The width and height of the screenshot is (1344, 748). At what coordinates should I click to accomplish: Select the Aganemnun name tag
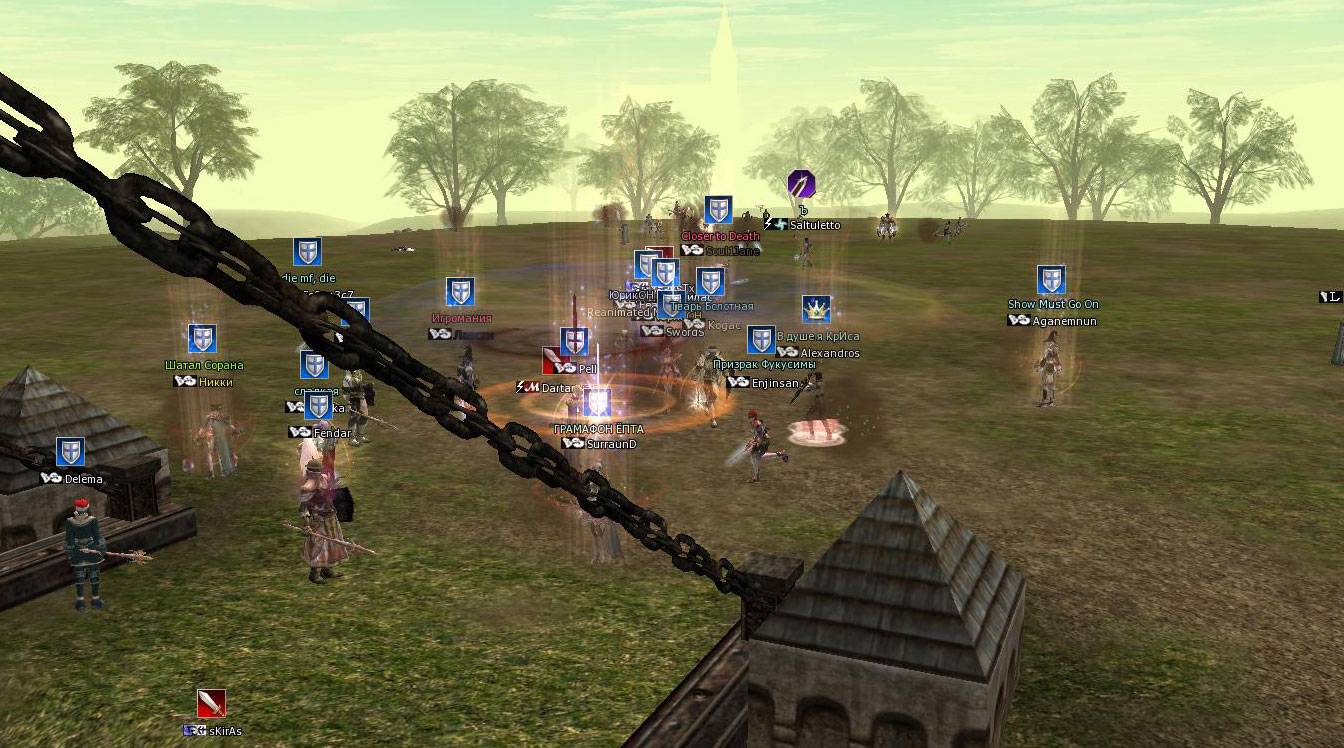click(1064, 321)
